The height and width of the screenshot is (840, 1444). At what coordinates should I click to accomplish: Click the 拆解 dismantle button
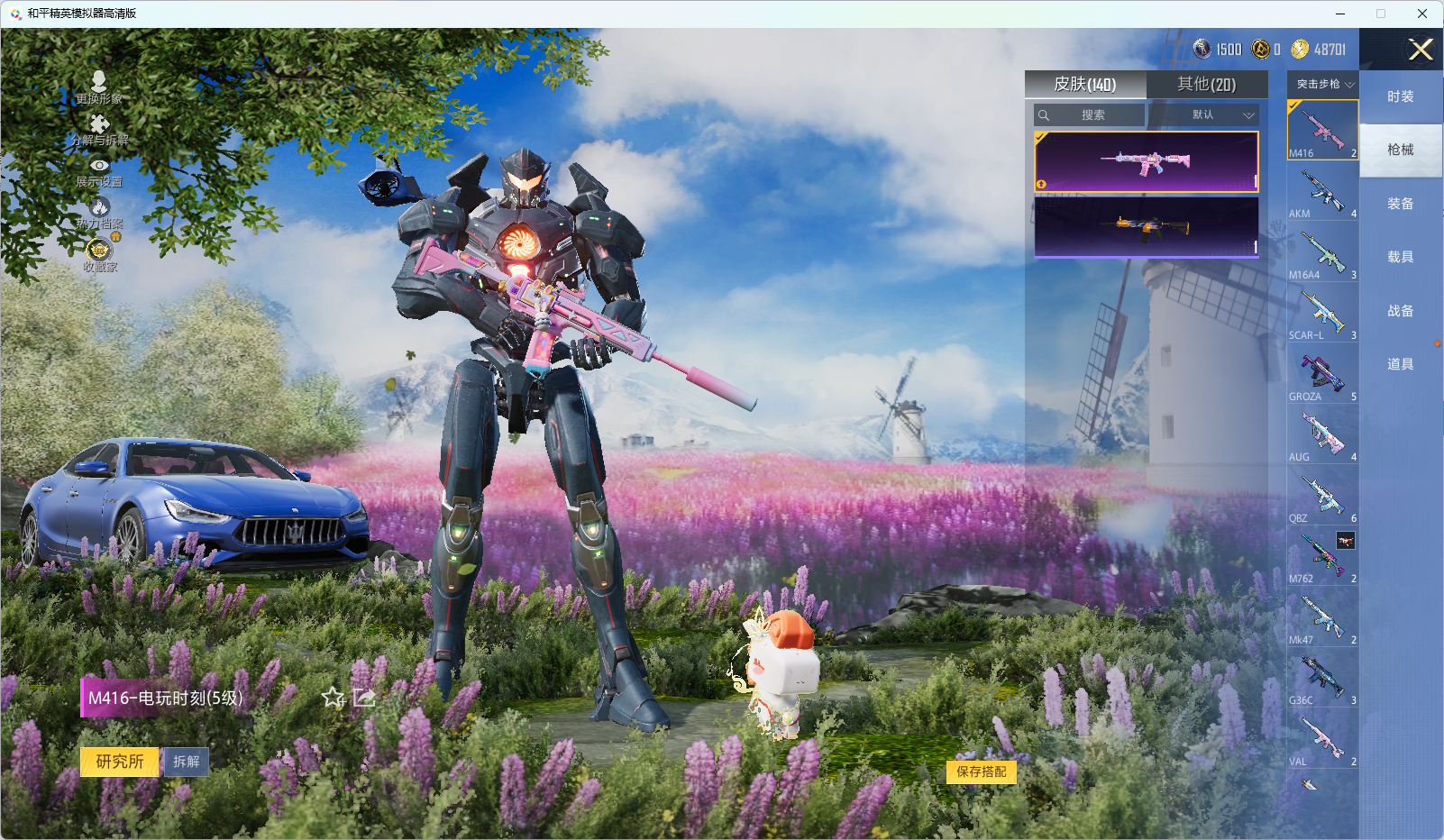(x=187, y=762)
